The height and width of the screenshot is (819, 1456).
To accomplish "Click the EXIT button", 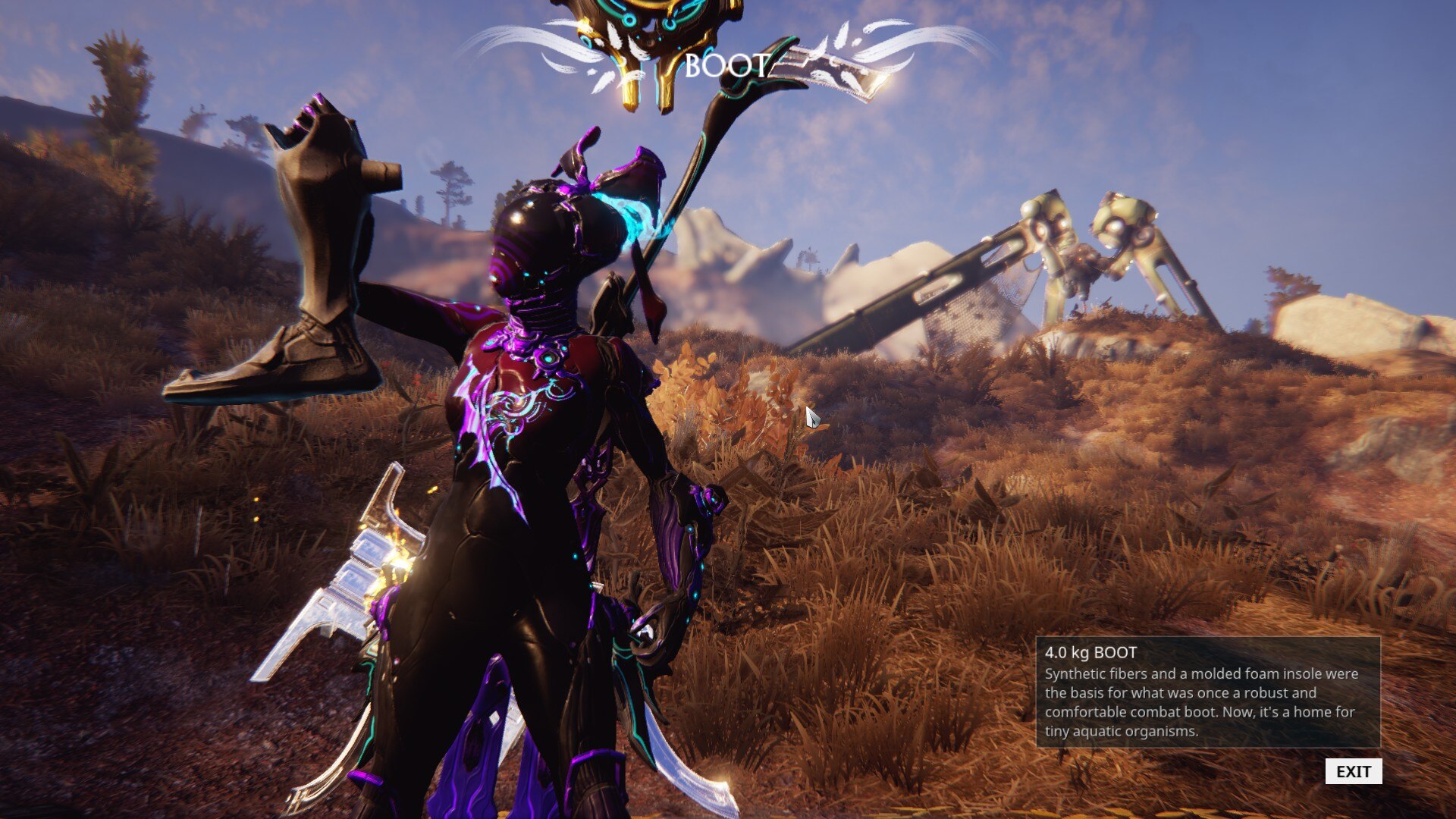I will click(x=1353, y=771).
